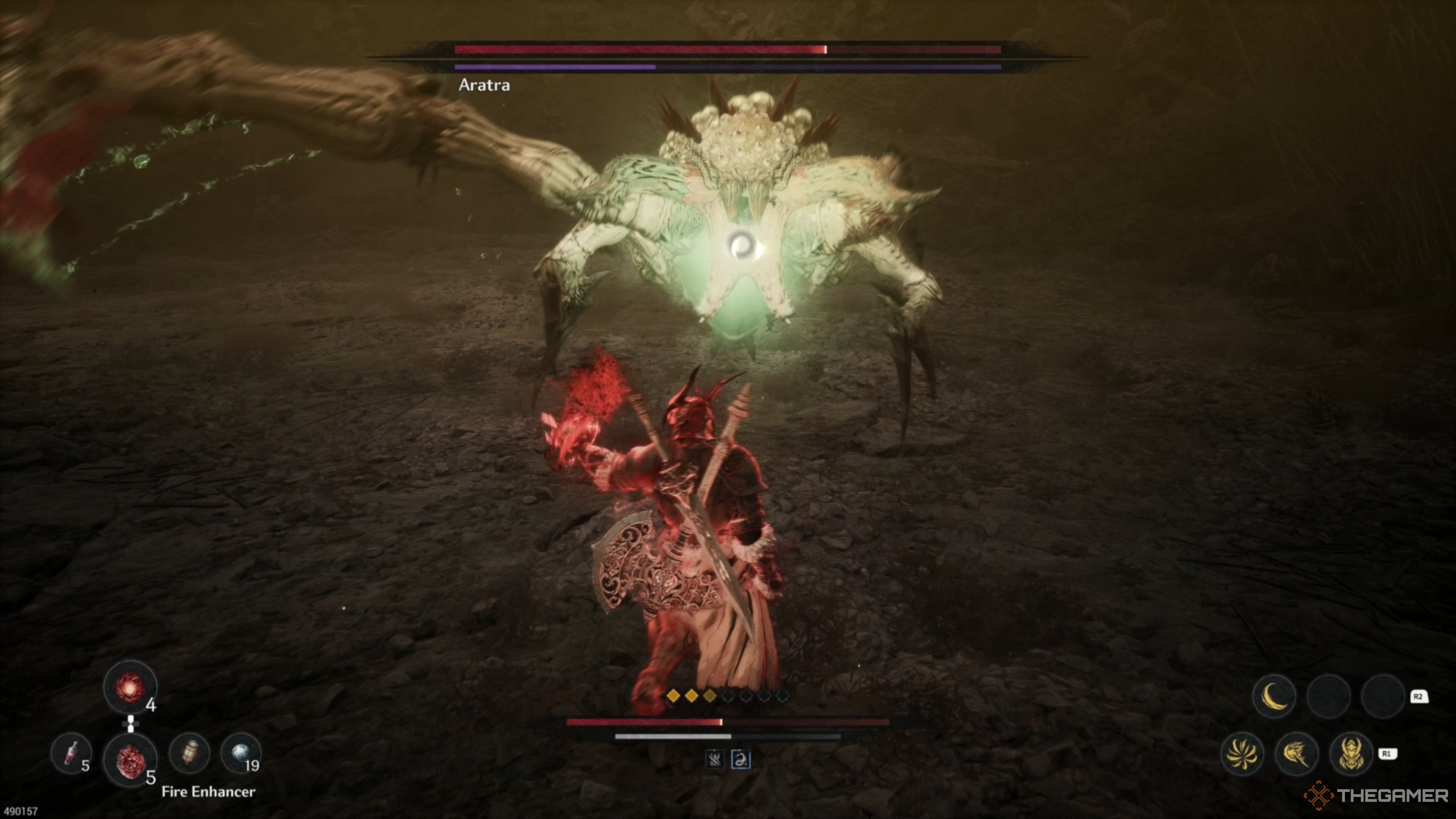
Task: Select the highlighted serpent stance icon
Action: (x=741, y=759)
